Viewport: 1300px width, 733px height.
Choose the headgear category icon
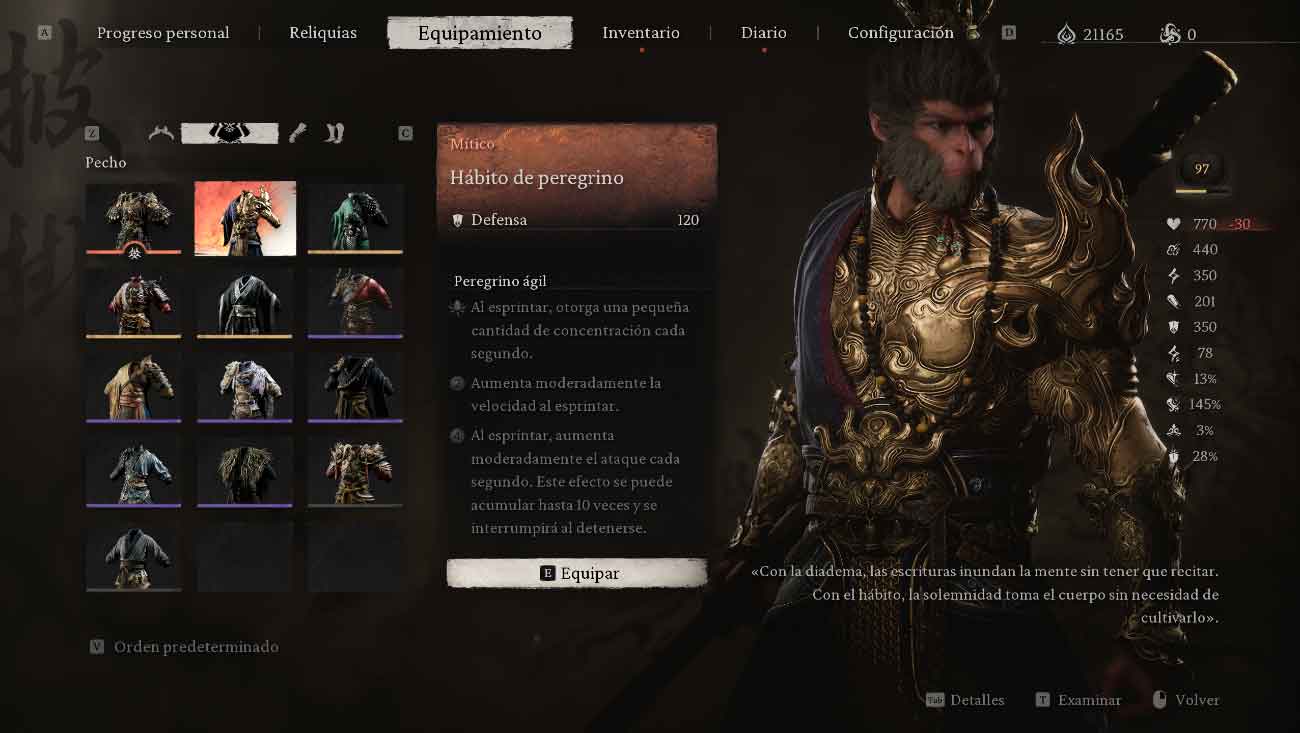(161, 133)
